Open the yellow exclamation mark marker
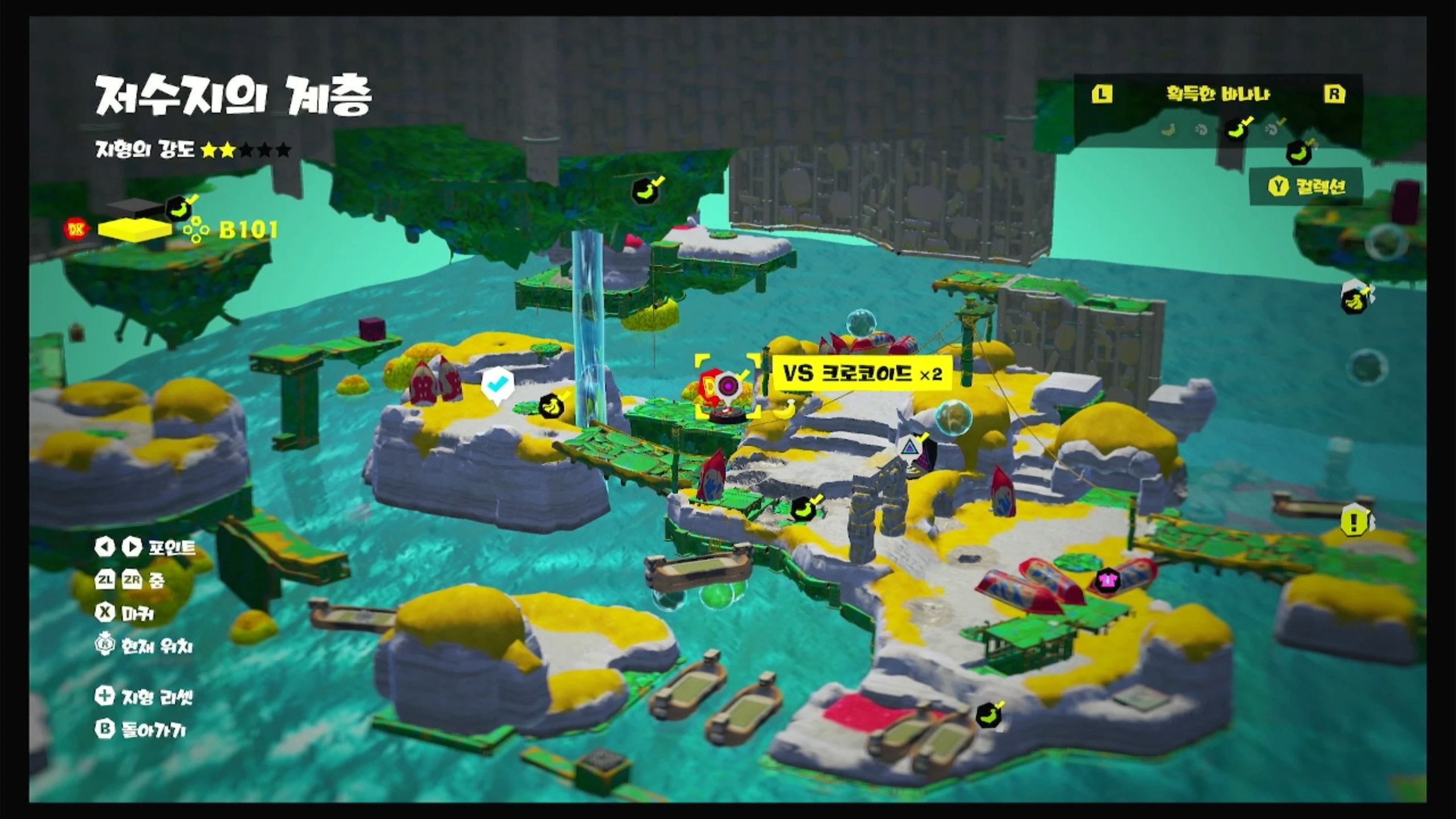 [1354, 521]
